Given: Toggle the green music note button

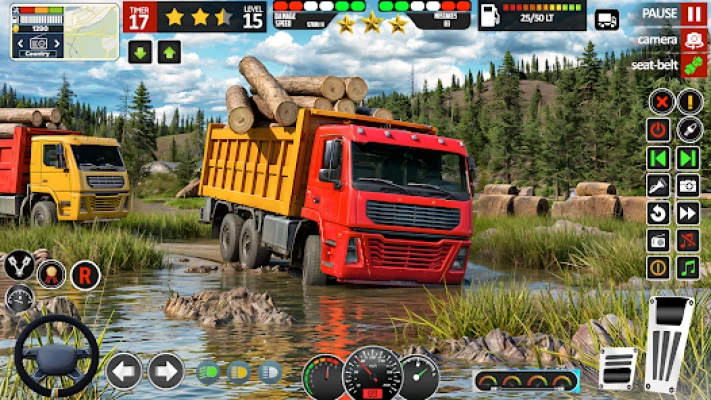Looking at the screenshot, I should [688, 267].
